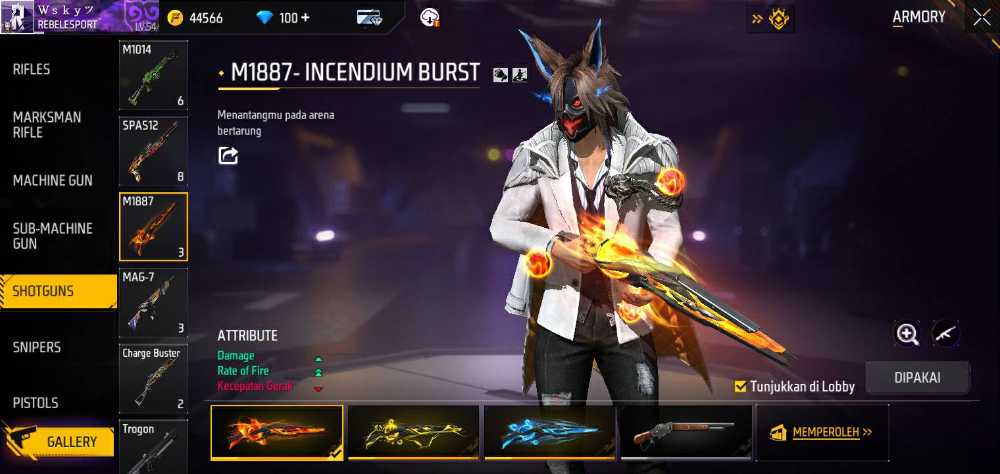Toggle the Tunjukkan di Lobby checkbox
The image size is (1000, 474).
click(x=741, y=386)
